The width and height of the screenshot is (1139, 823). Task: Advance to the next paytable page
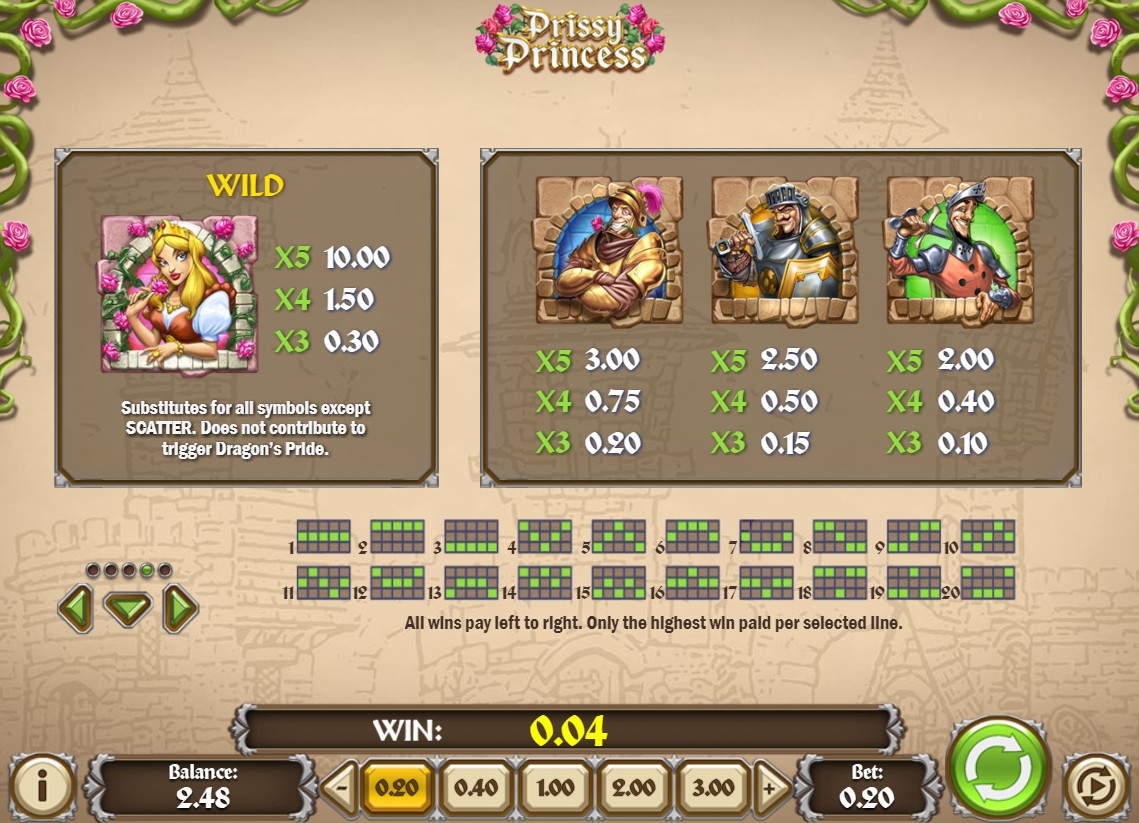[180, 608]
